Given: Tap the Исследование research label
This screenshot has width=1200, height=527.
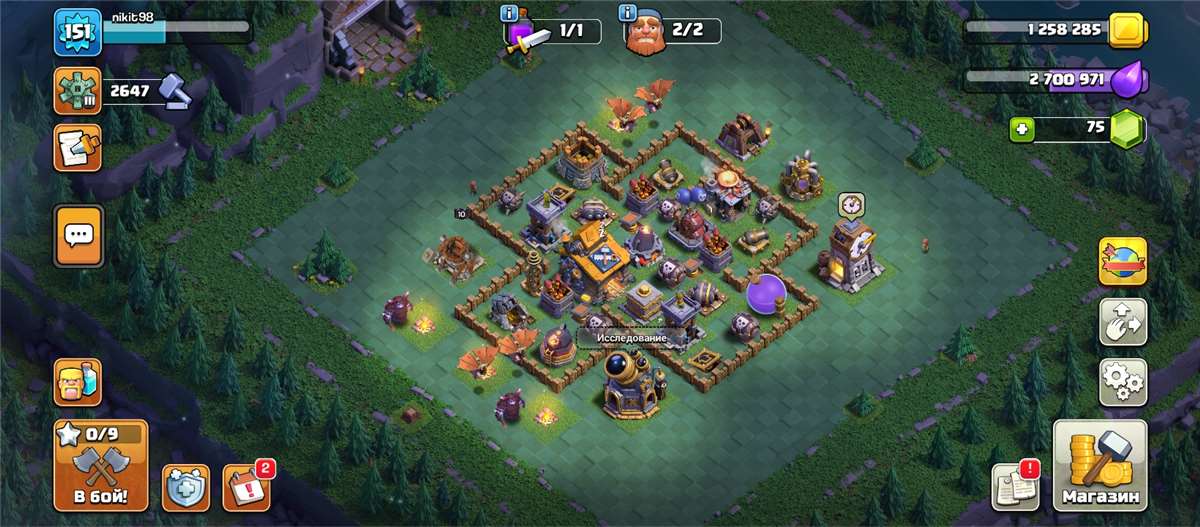Looking at the screenshot, I should tap(632, 338).
